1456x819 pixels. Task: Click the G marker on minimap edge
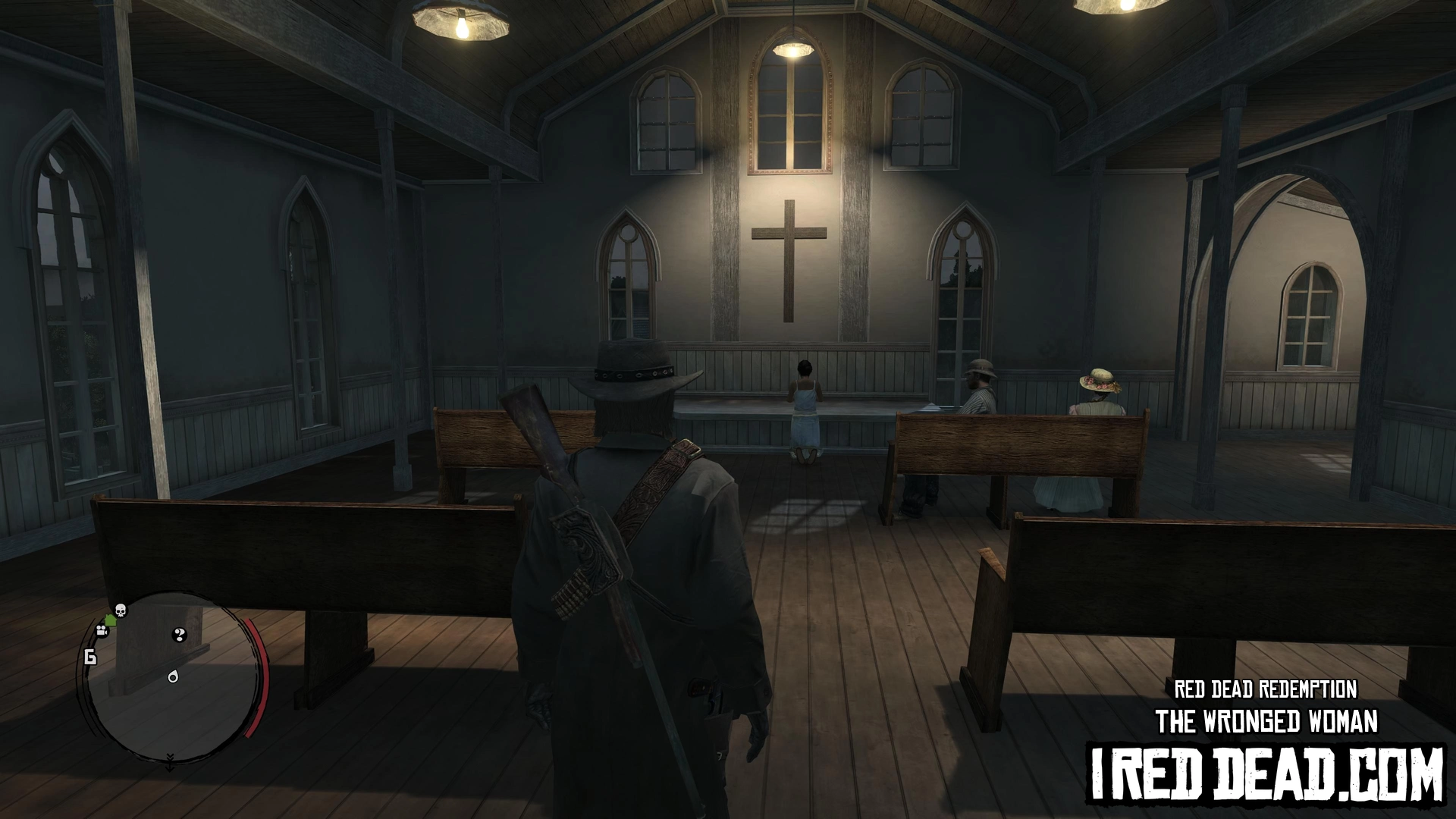(x=90, y=657)
